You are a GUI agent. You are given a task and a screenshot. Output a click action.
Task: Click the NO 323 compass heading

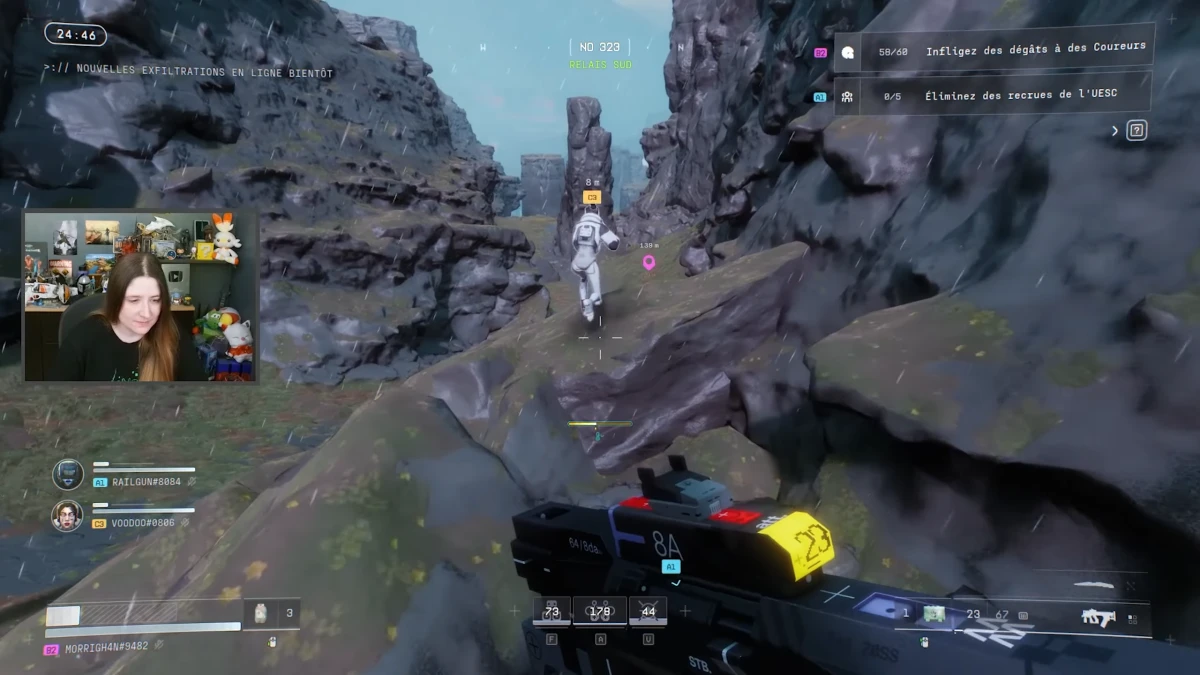(600, 47)
